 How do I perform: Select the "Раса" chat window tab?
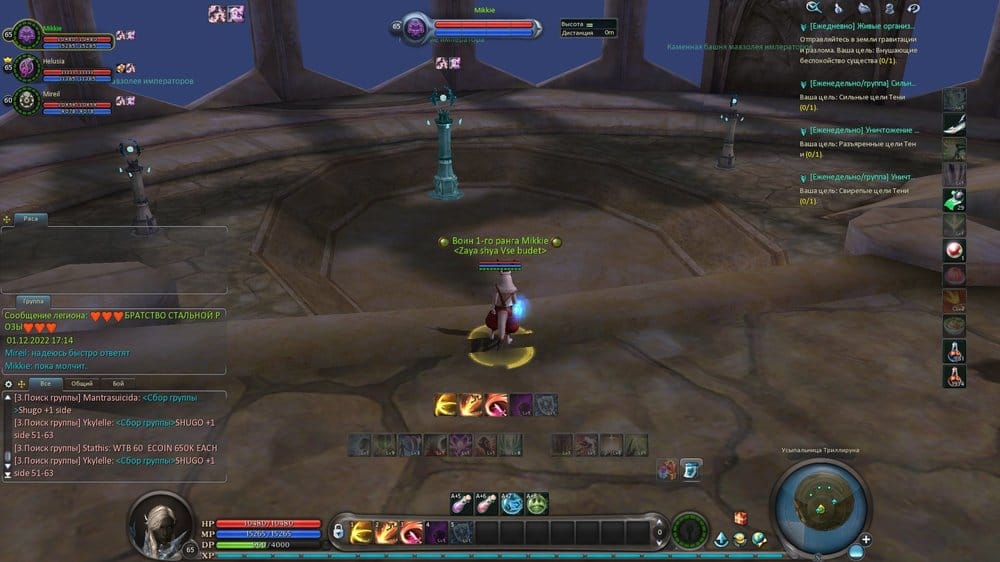click(31, 218)
